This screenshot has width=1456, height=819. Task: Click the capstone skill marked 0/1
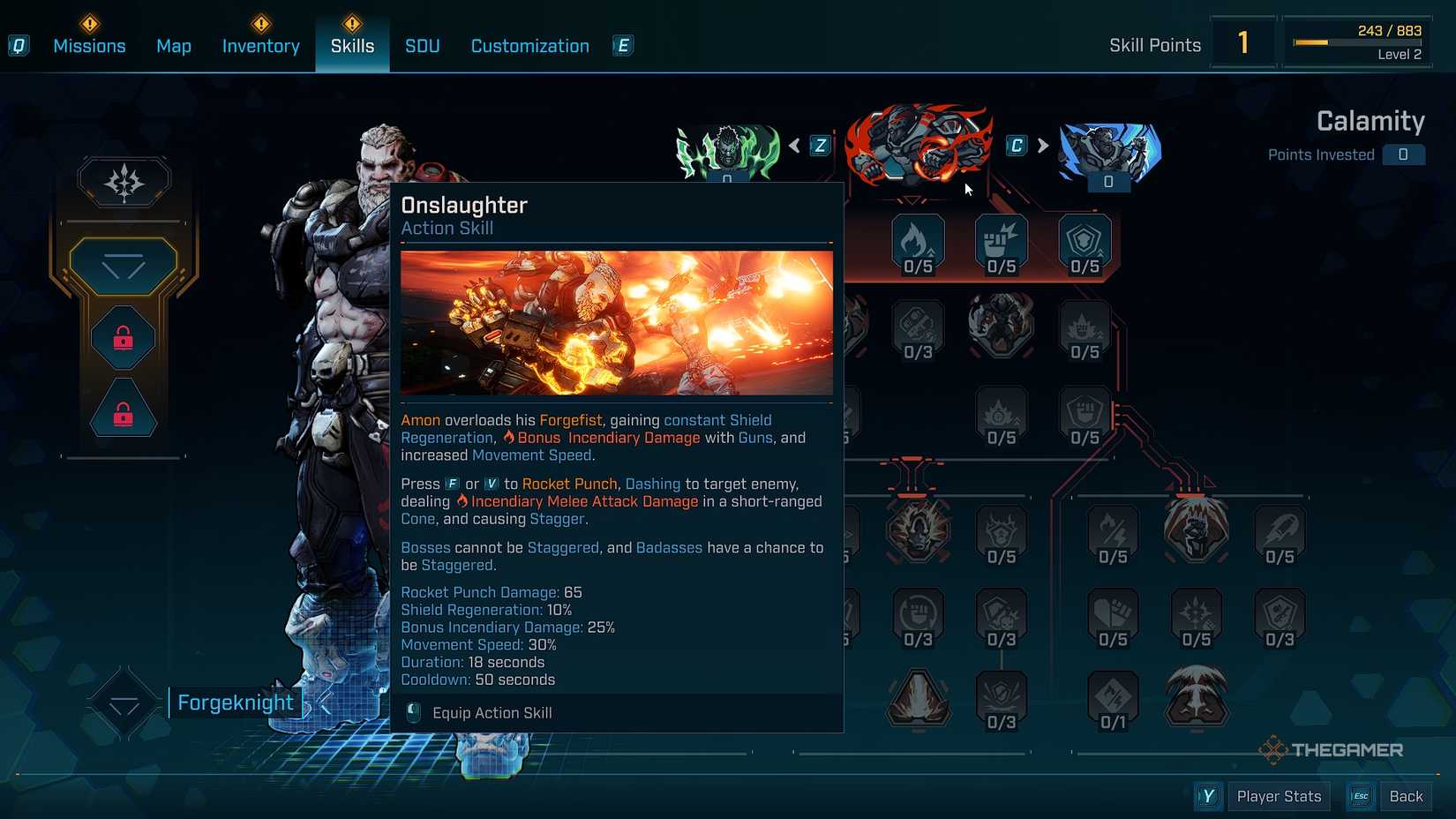tap(1115, 697)
